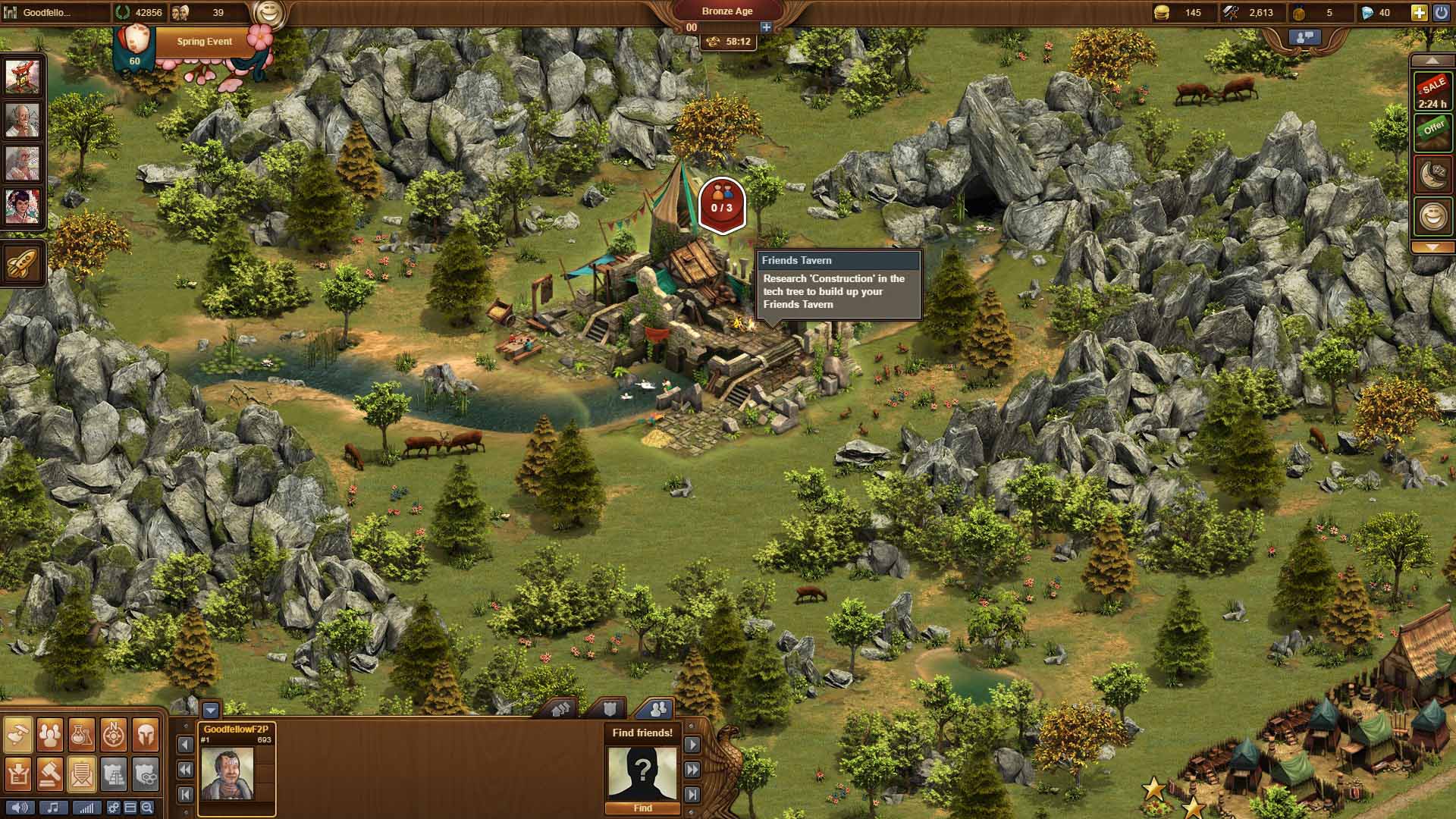This screenshot has height=819, width=1456.
Task: Click the yellow plus to buy diamonds
Action: point(1419,12)
